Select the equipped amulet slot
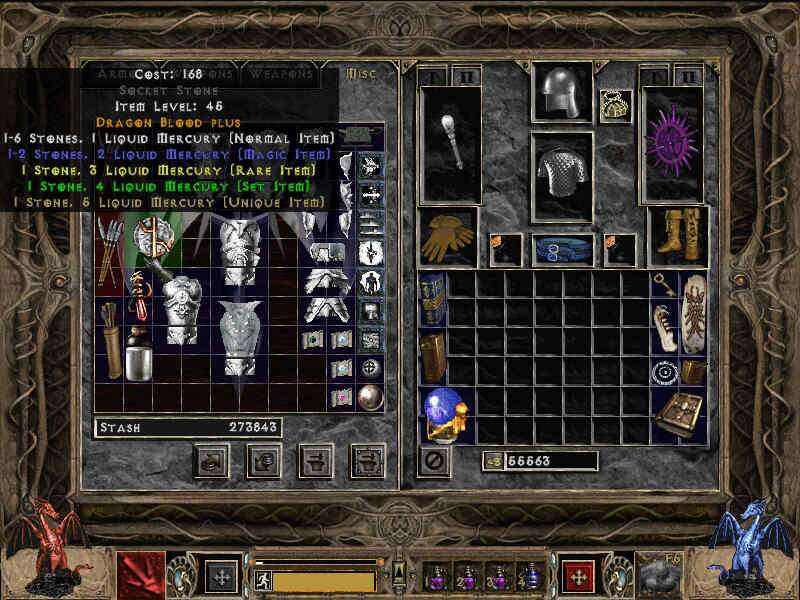The width and height of the screenshot is (800, 600). point(615,104)
